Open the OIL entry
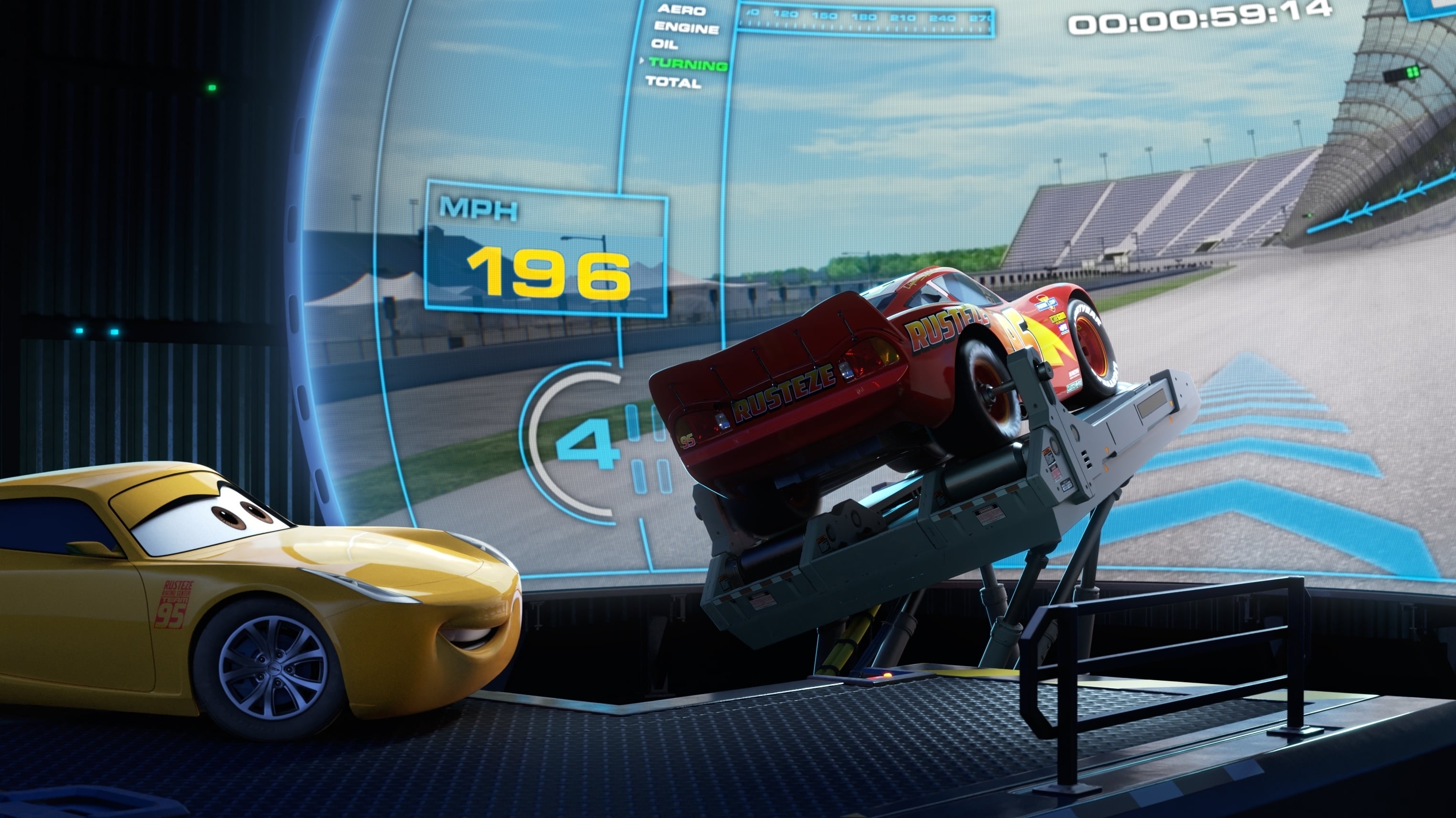Image resolution: width=1456 pixels, height=818 pixels. 665,43
